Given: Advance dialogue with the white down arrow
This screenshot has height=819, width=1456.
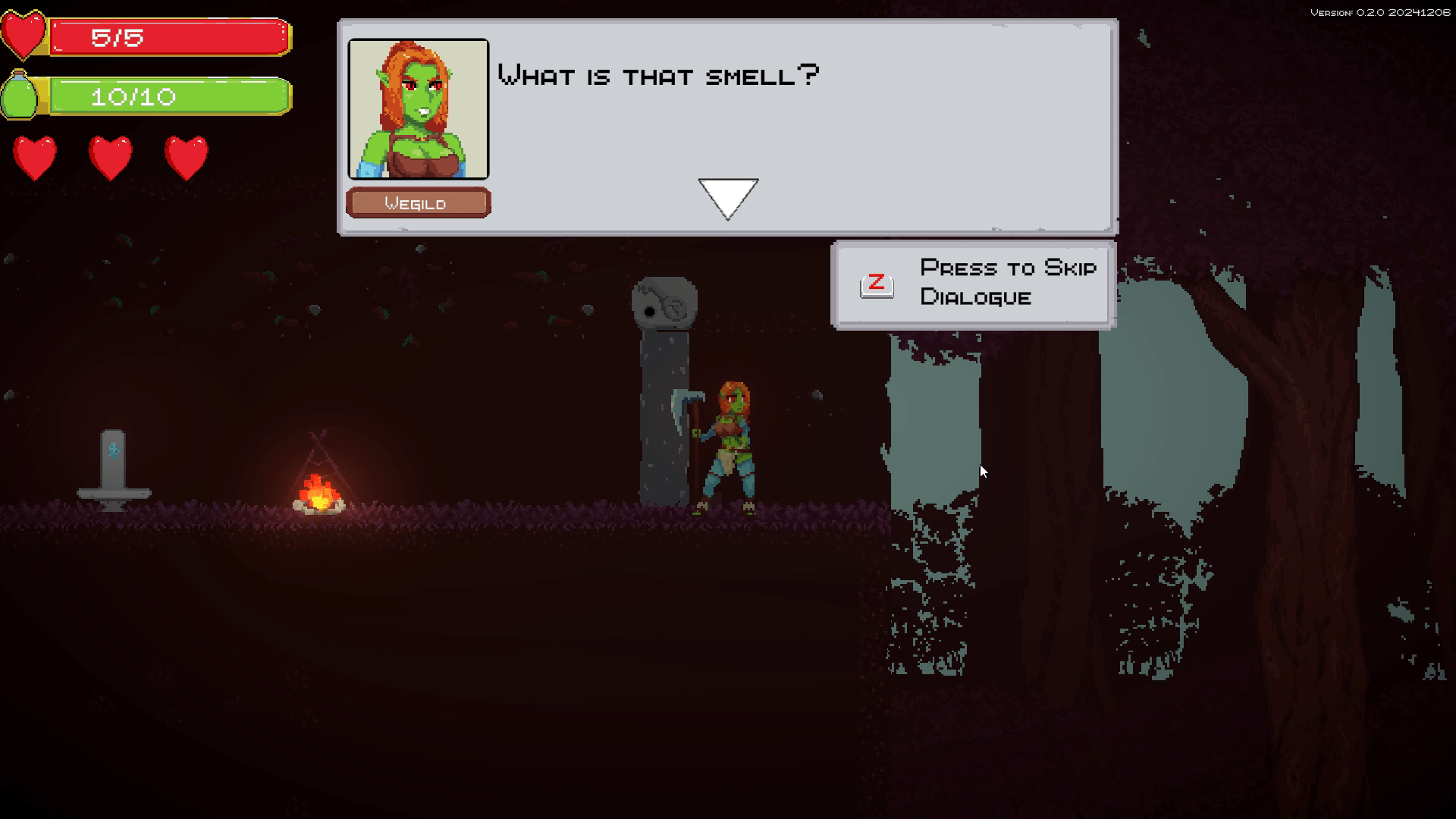Looking at the screenshot, I should [728, 196].
